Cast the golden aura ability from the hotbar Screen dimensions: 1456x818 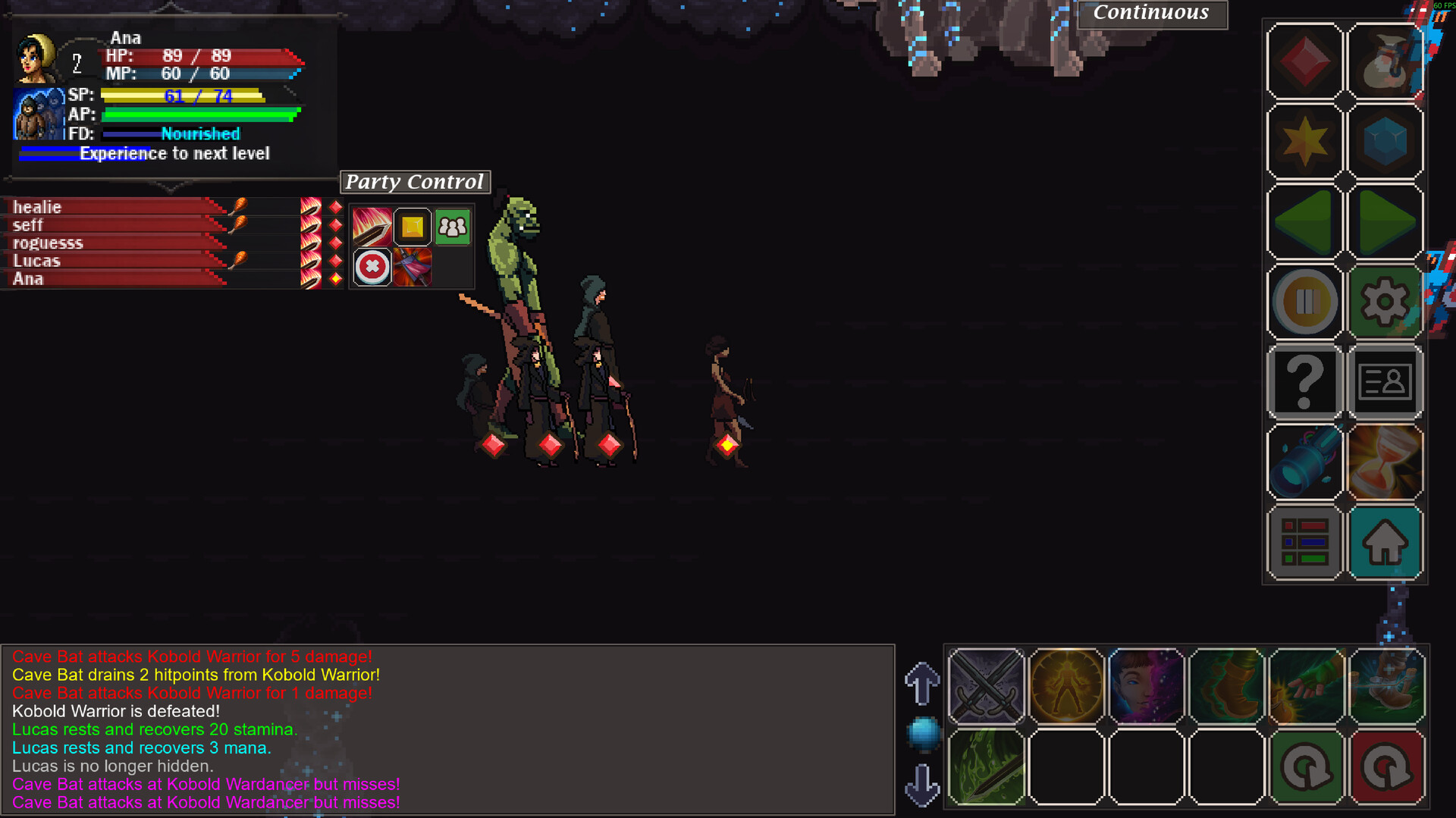coord(1065,686)
